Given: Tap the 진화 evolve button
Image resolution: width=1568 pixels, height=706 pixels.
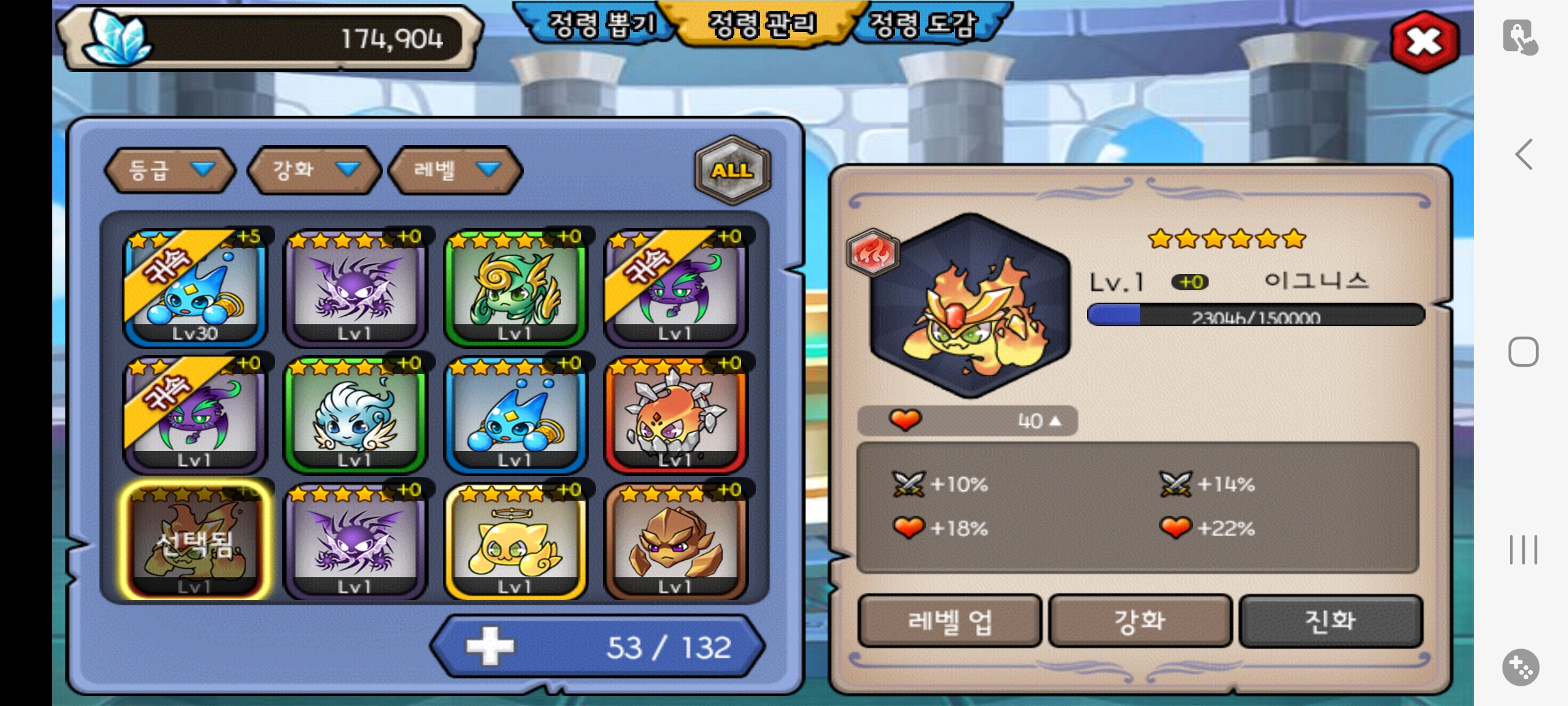Looking at the screenshot, I should [x=1330, y=620].
